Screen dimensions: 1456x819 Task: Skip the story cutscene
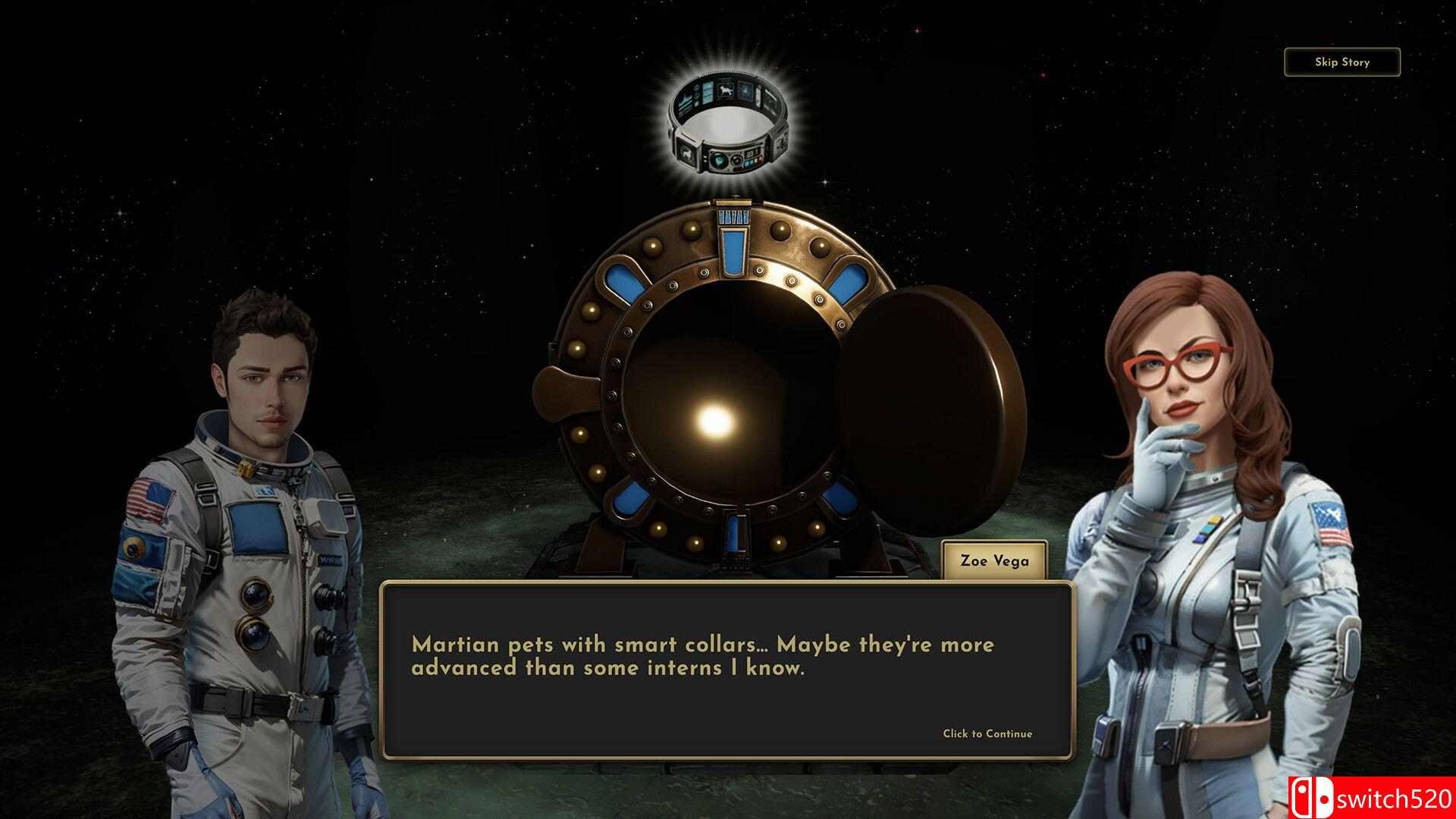click(1341, 62)
